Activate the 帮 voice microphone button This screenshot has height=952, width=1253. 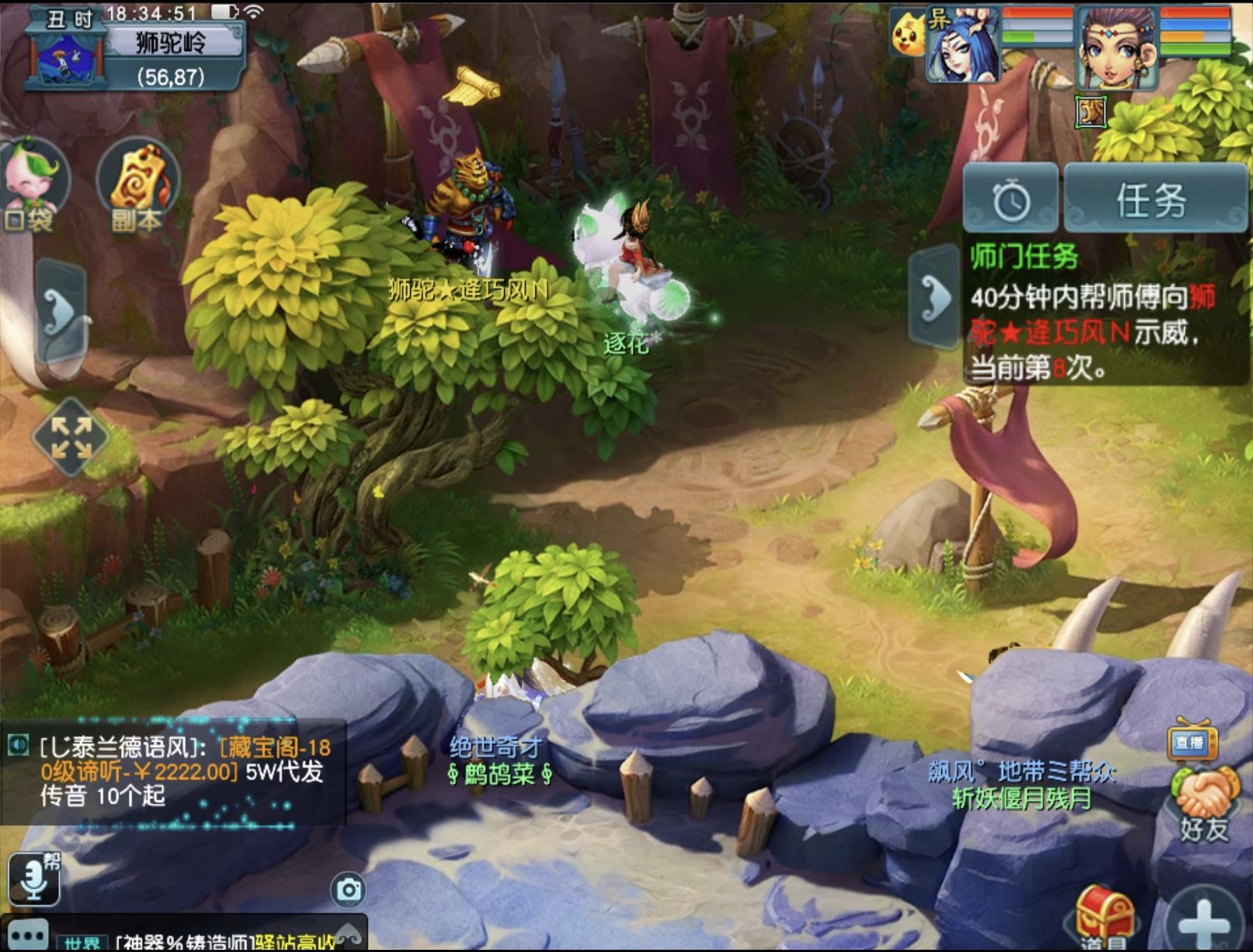[x=34, y=878]
